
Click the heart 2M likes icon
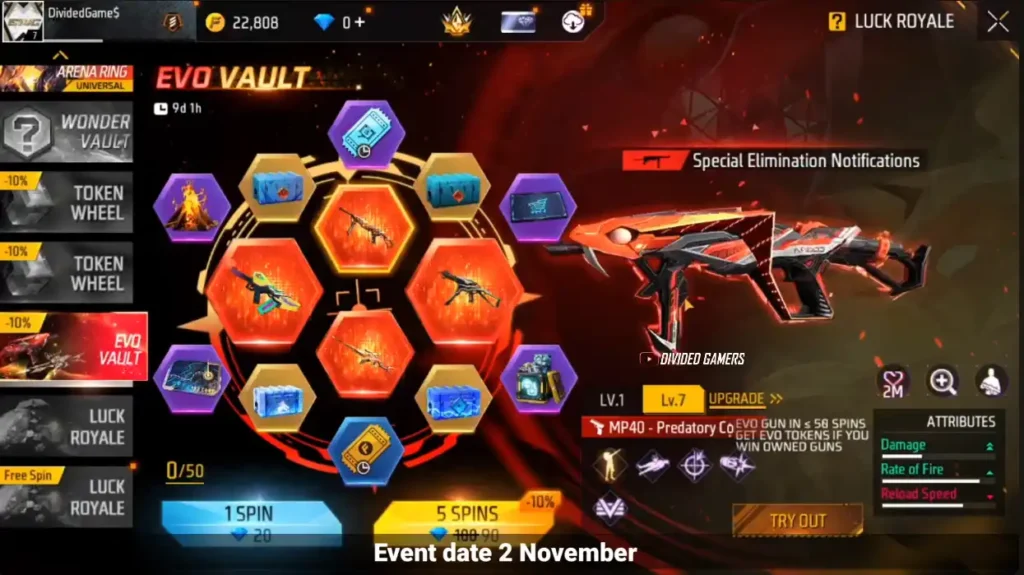pos(892,381)
